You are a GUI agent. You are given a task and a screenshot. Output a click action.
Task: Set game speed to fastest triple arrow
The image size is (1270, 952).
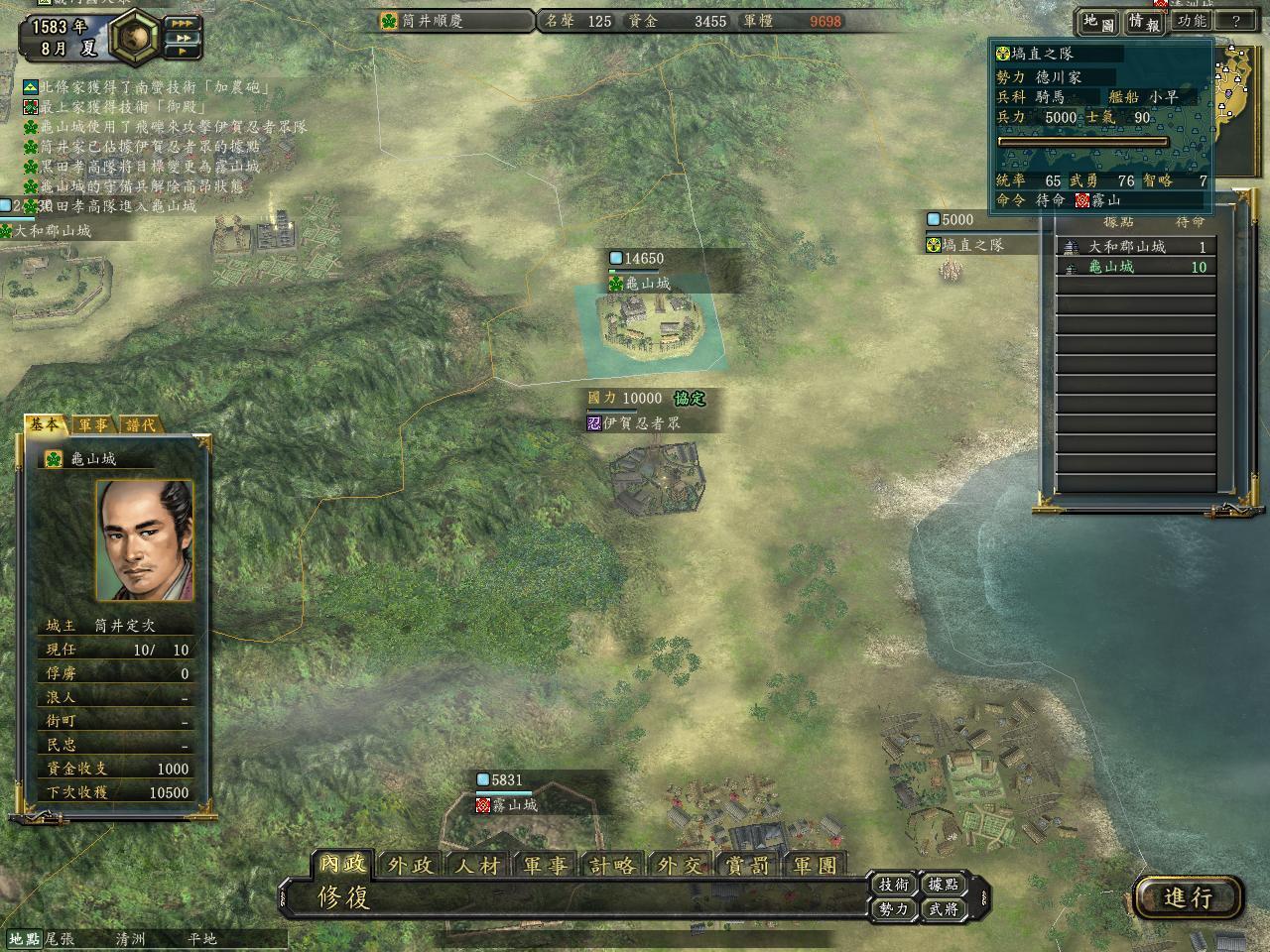(x=183, y=23)
